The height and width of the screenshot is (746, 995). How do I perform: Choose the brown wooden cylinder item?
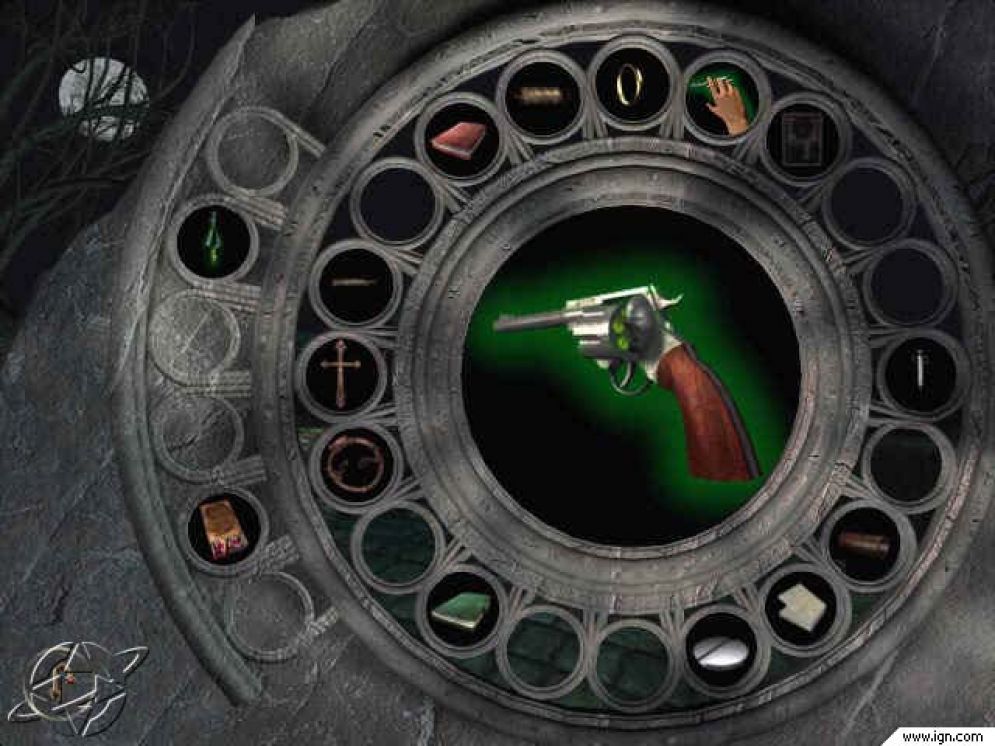[x=863, y=545]
